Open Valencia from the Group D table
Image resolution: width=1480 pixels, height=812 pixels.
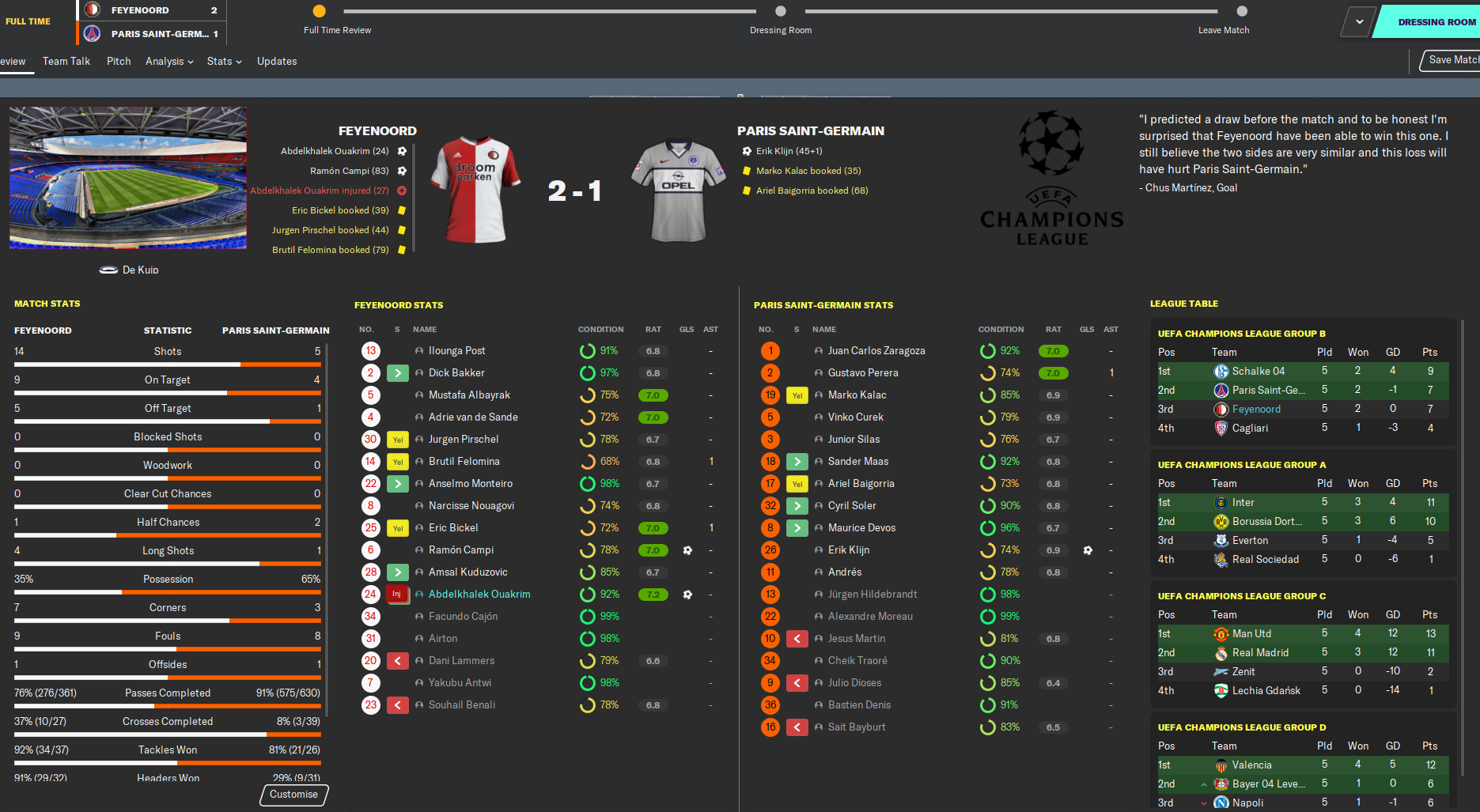[1252, 765]
